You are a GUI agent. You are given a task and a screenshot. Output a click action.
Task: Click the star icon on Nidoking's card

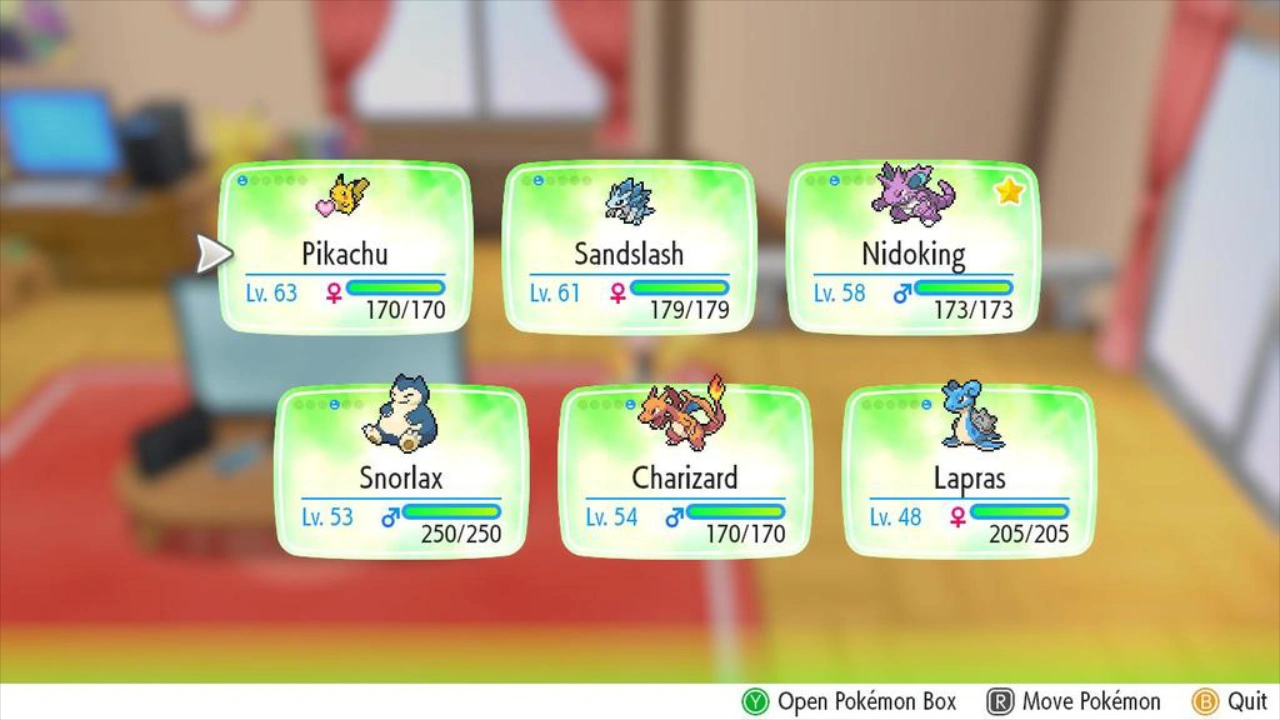tap(1008, 190)
